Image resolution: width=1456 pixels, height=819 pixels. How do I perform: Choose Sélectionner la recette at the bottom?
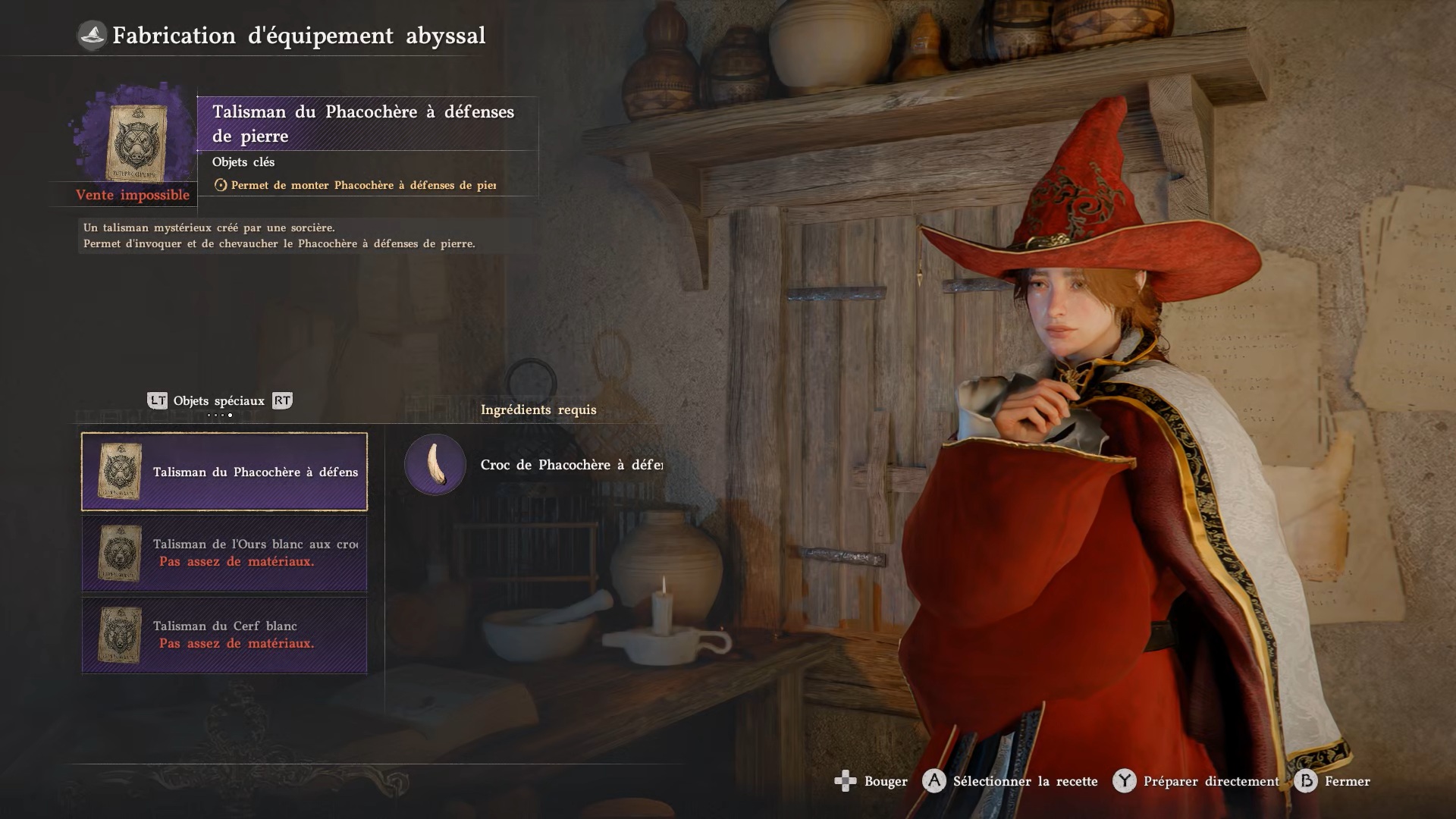pos(1011,781)
